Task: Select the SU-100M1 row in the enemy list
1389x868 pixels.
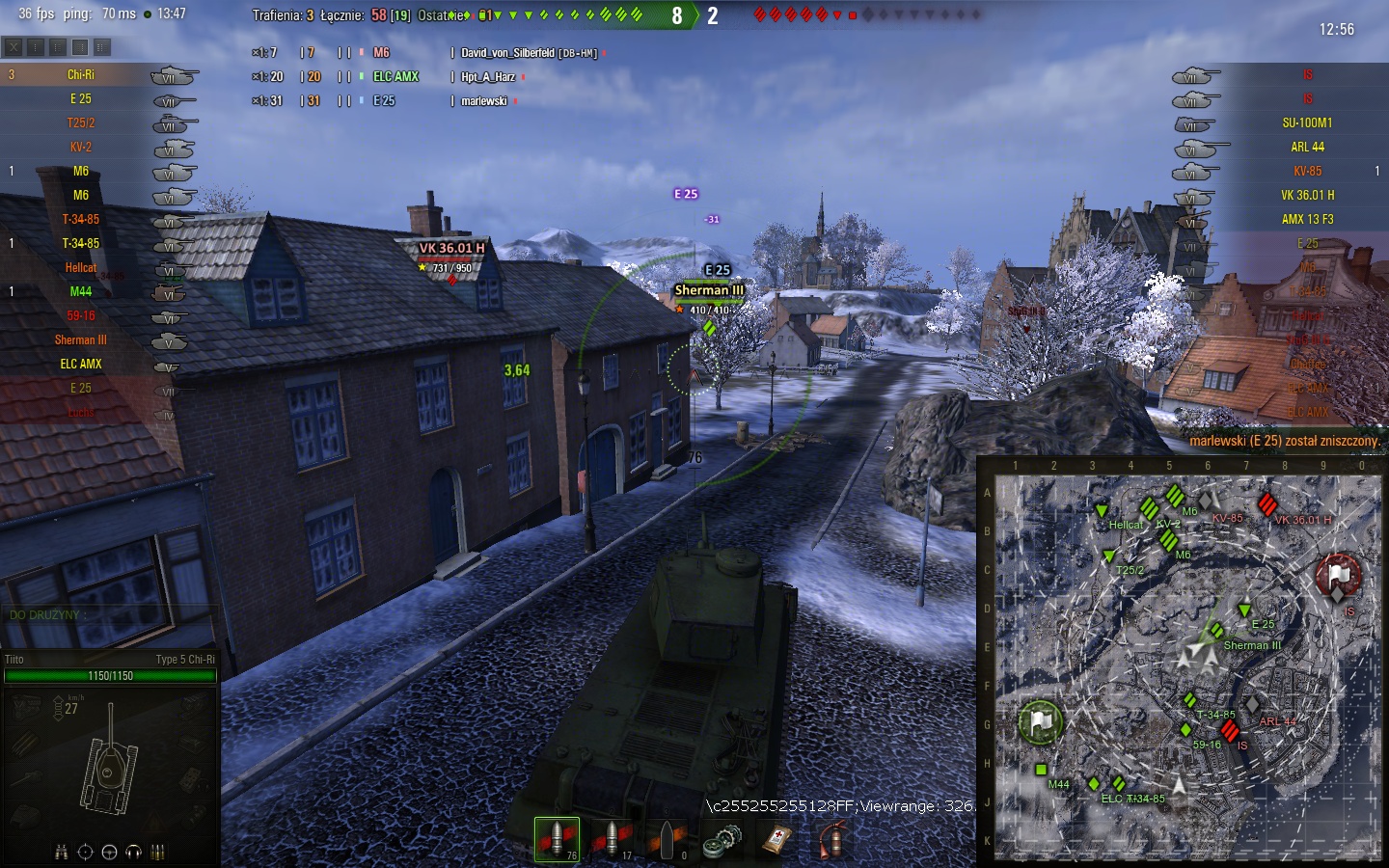Action: point(1307,122)
